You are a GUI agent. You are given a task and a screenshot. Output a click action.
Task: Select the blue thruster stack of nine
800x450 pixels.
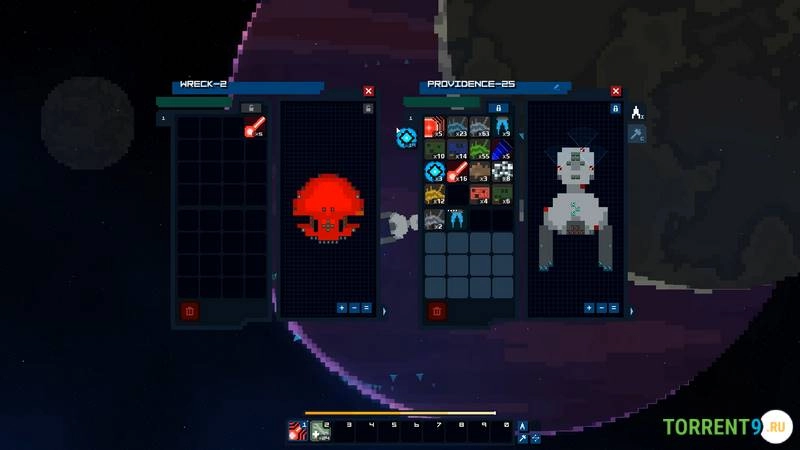pyautogui.click(x=502, y=128)
